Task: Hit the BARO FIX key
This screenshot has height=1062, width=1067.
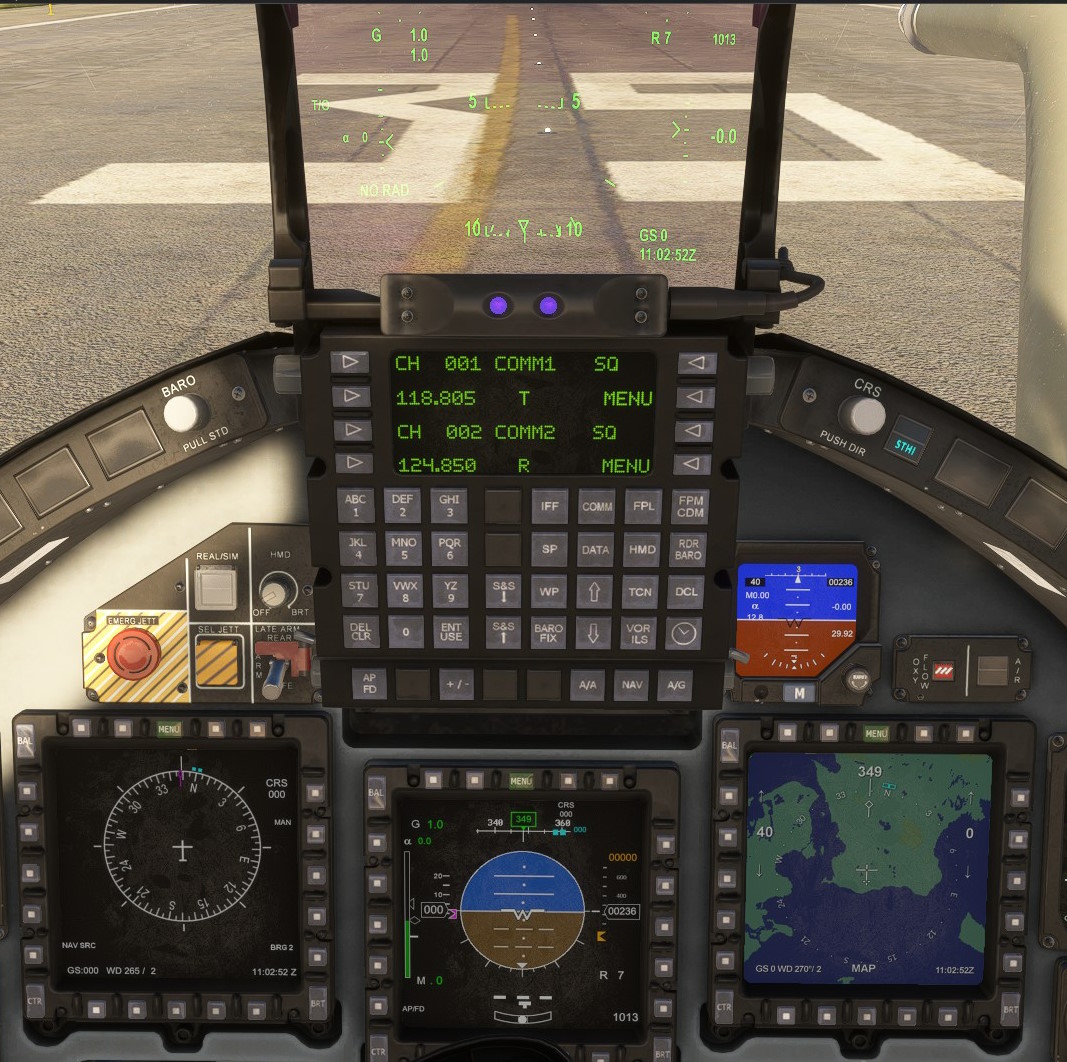Action: [549, 633]
